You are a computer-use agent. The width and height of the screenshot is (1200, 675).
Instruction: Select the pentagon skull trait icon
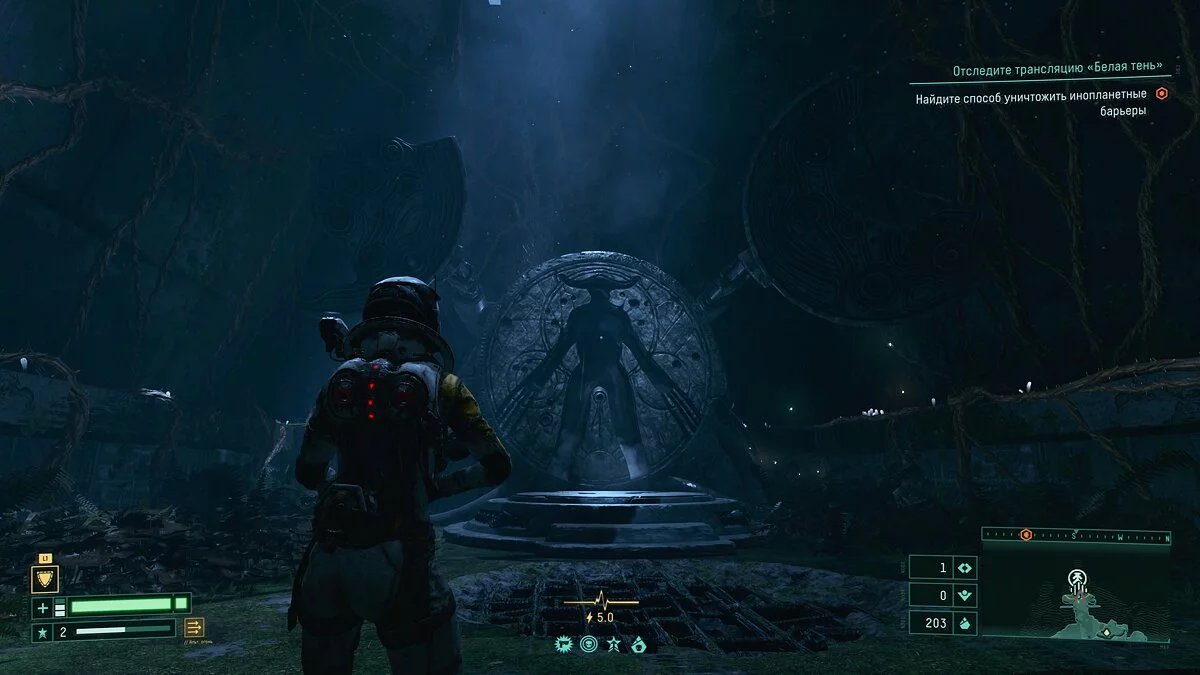coord(638,645)
